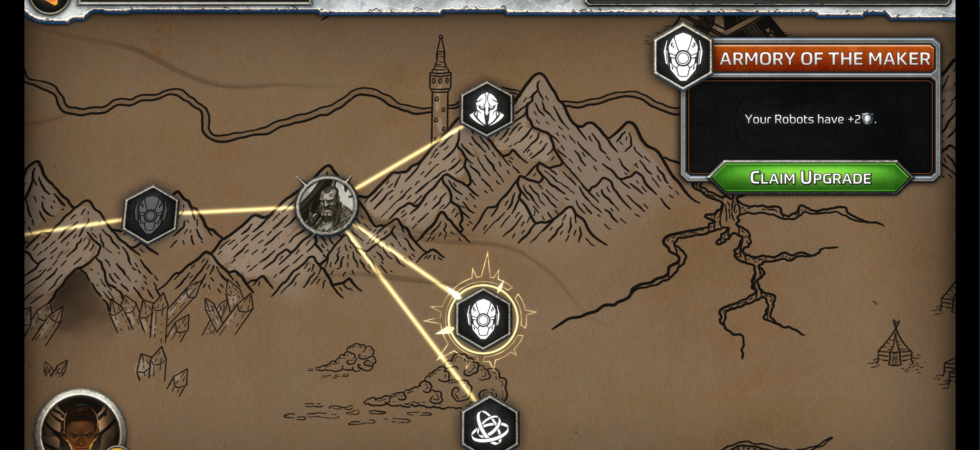
Task: Select the gold-ringed robot map node
Action: 484,319
